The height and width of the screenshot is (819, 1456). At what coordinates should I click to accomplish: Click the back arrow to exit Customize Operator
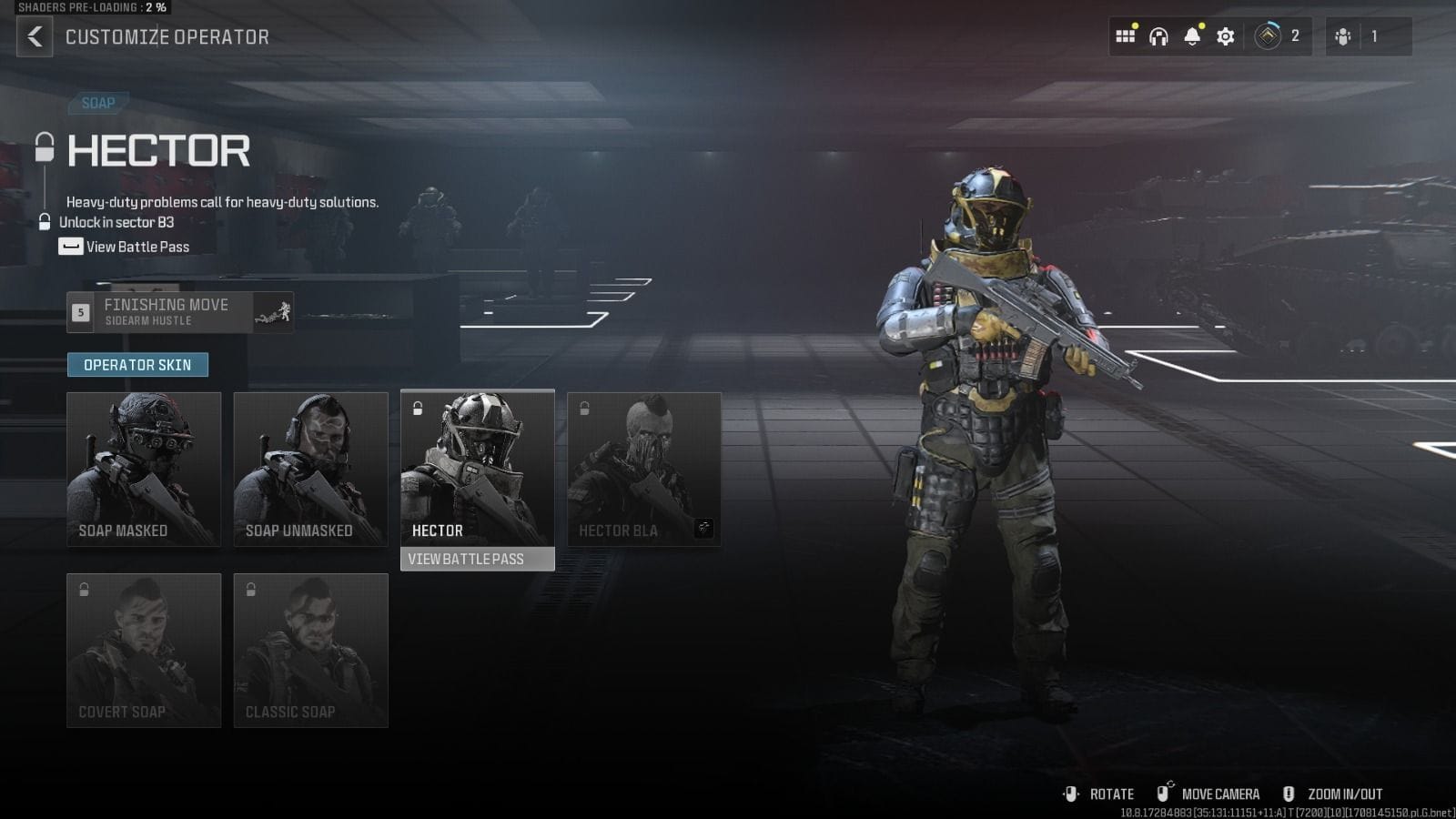pos(34,37)
